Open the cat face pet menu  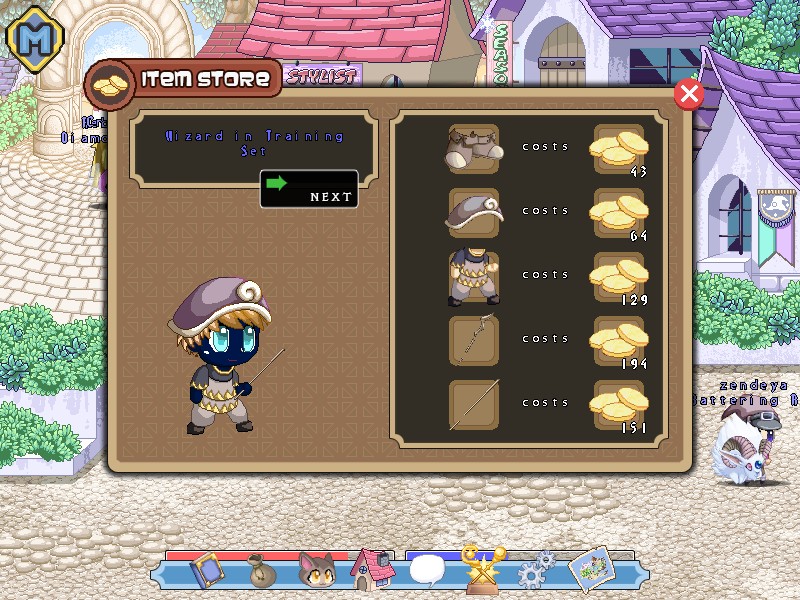click(x=317, y=571)
